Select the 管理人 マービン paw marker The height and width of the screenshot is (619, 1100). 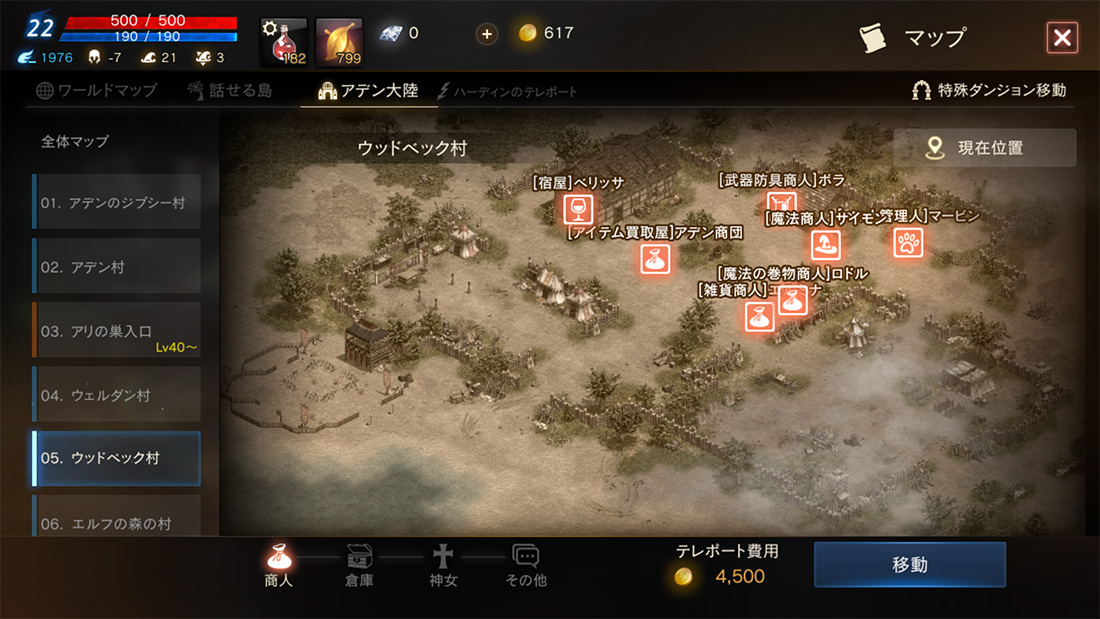[908, 241]
